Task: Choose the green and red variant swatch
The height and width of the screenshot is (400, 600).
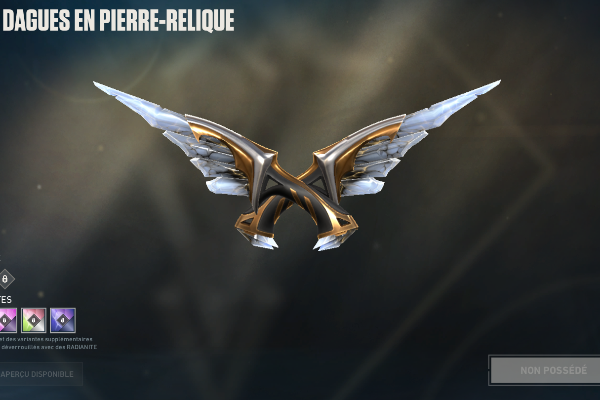Action: [34, 320]
